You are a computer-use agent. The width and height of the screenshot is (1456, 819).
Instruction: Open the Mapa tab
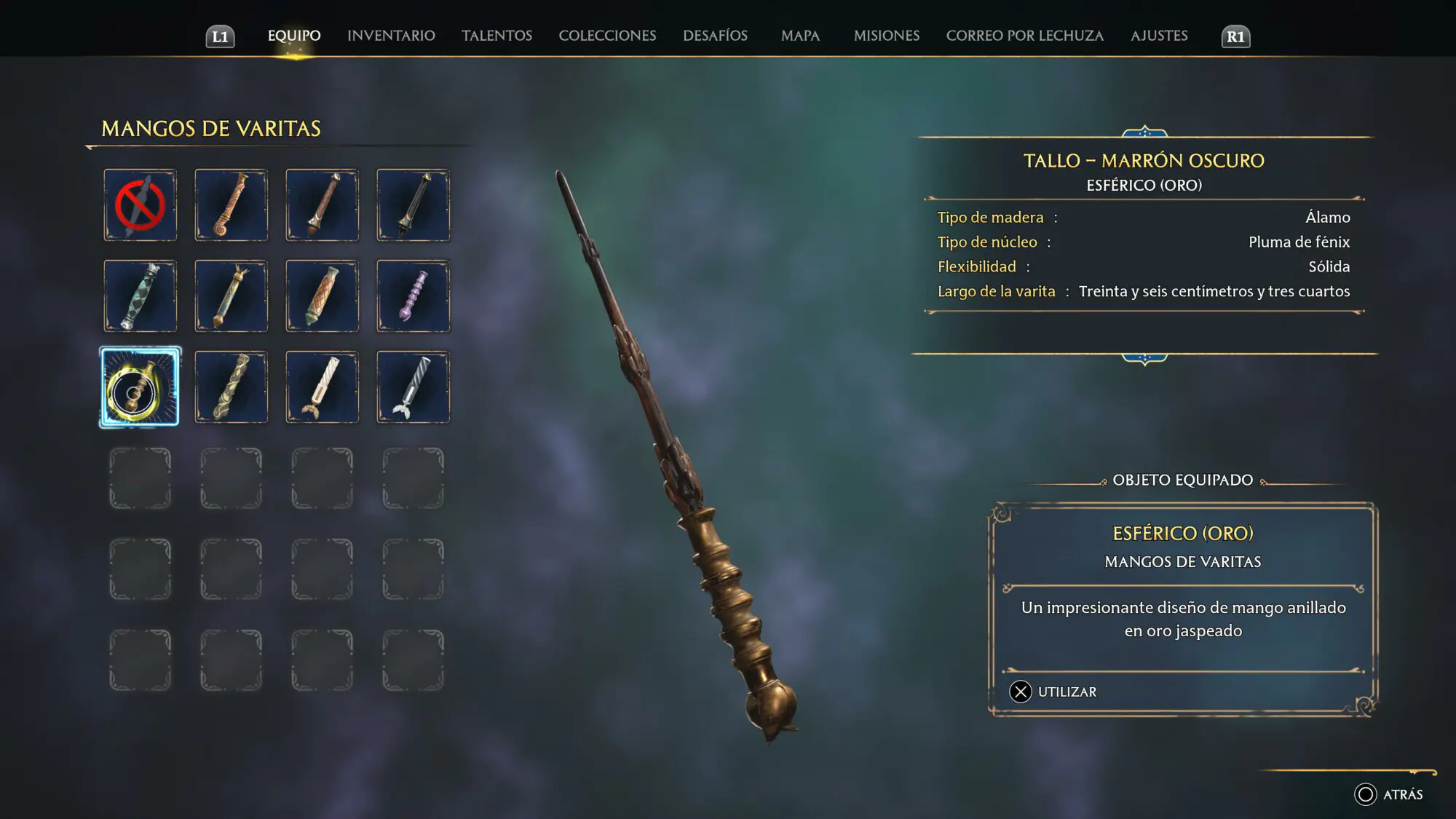800,36
